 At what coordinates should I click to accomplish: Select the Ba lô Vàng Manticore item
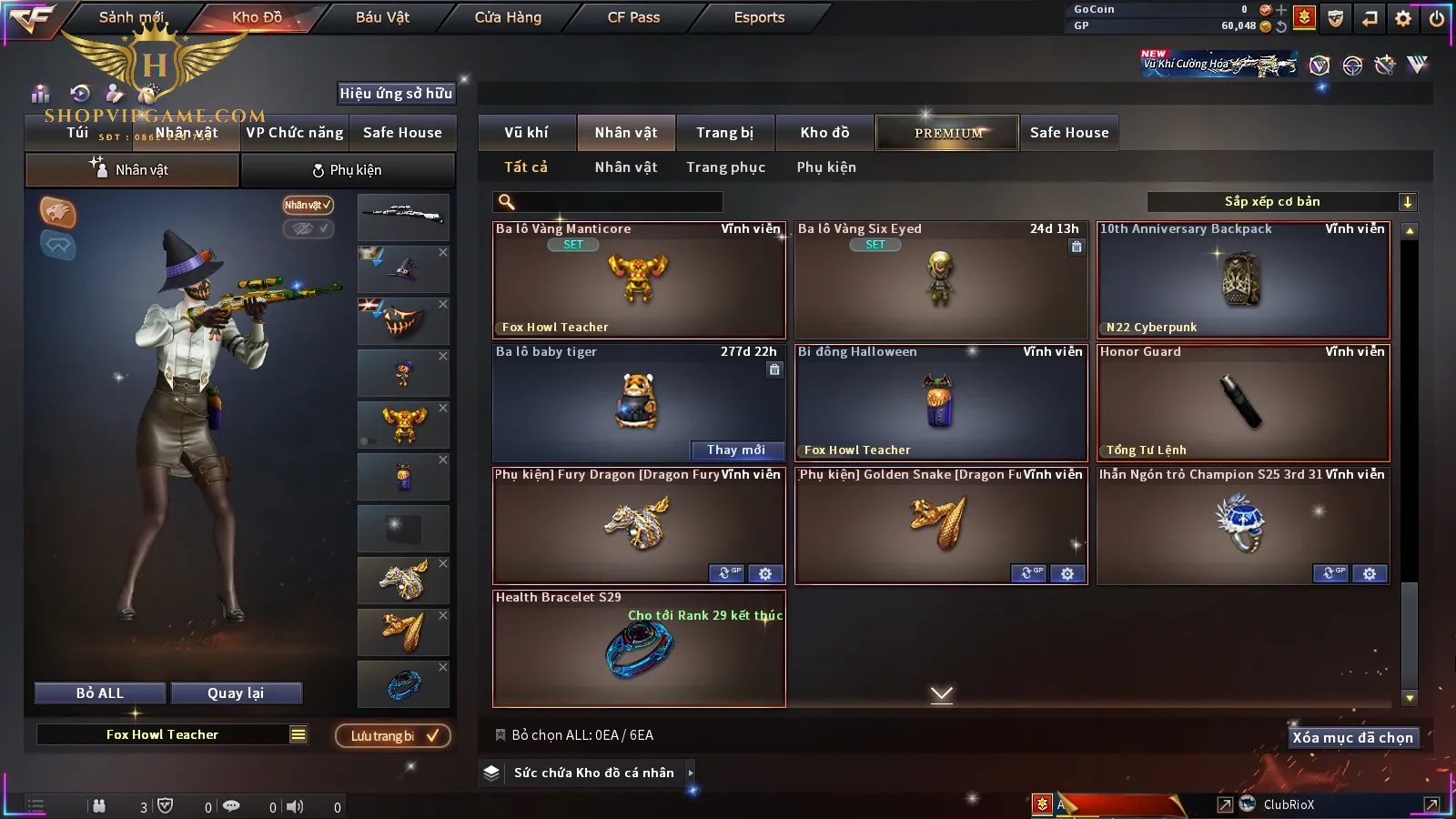point(639,280)
